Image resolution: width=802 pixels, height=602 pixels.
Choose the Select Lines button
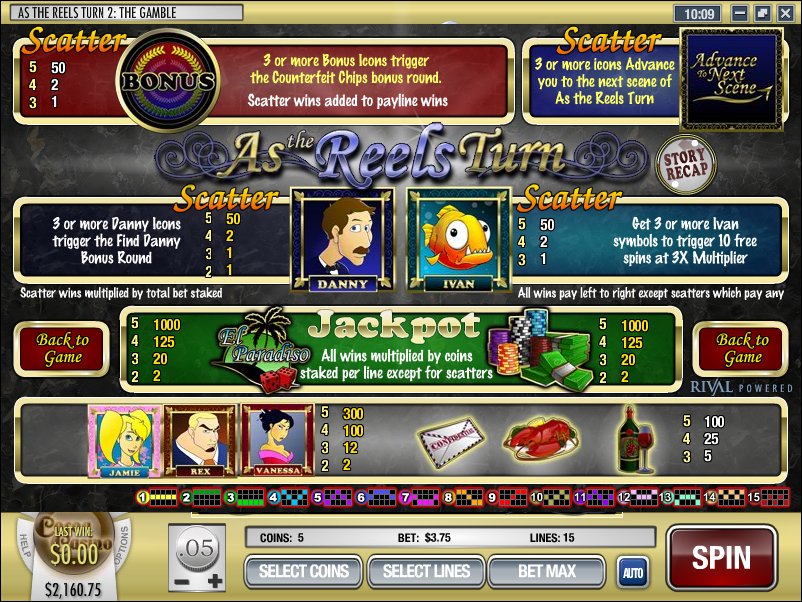pos(426,572)
